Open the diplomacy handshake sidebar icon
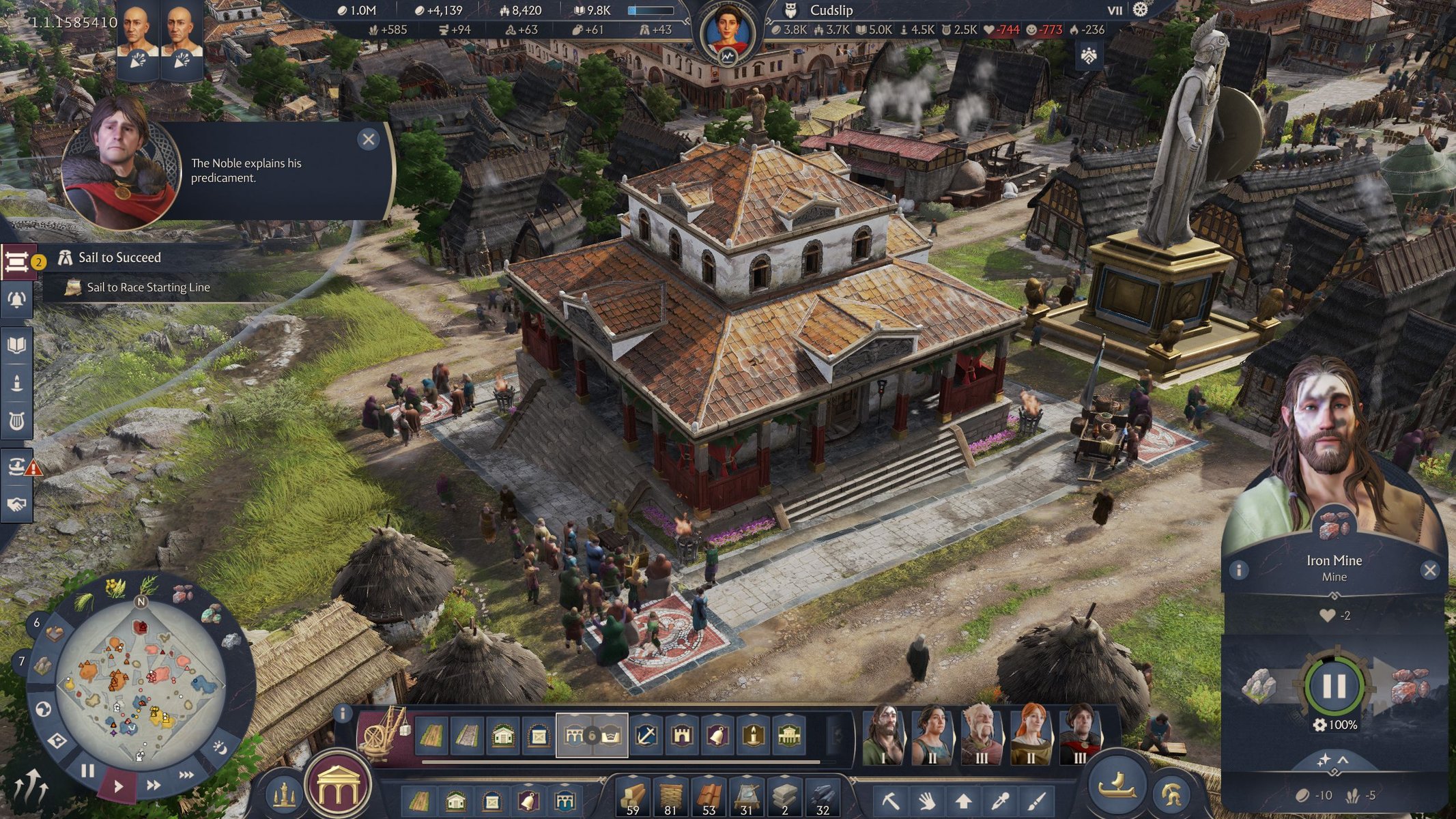Image resolution: width=1456 pixels, height=819 pixels. pyautogui.click(x=16, y=504)
